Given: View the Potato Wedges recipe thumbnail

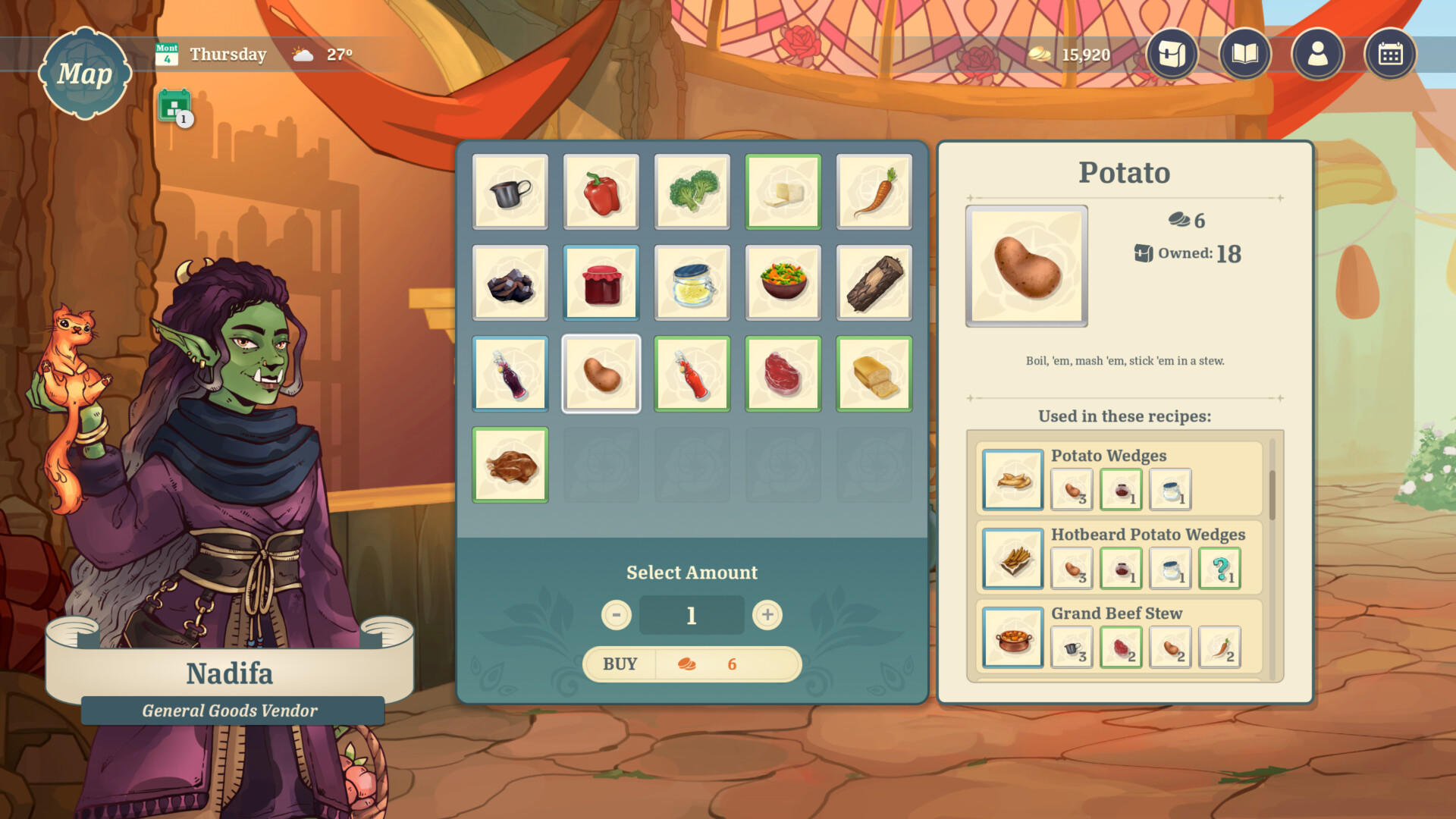Looking at the screenshot, I should click(x=1012, y=480).
